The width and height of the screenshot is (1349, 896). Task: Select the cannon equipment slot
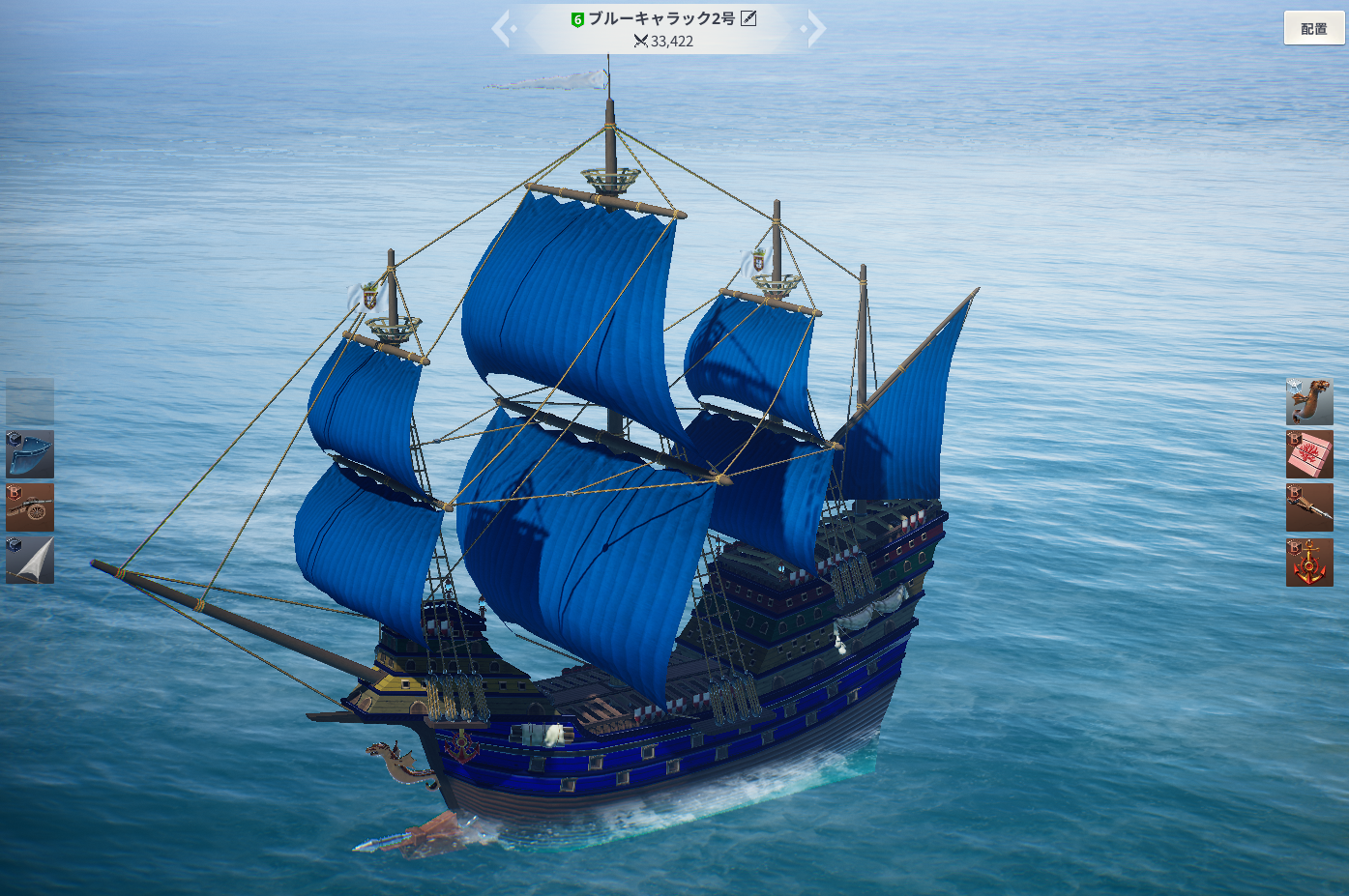coord(30,507)
